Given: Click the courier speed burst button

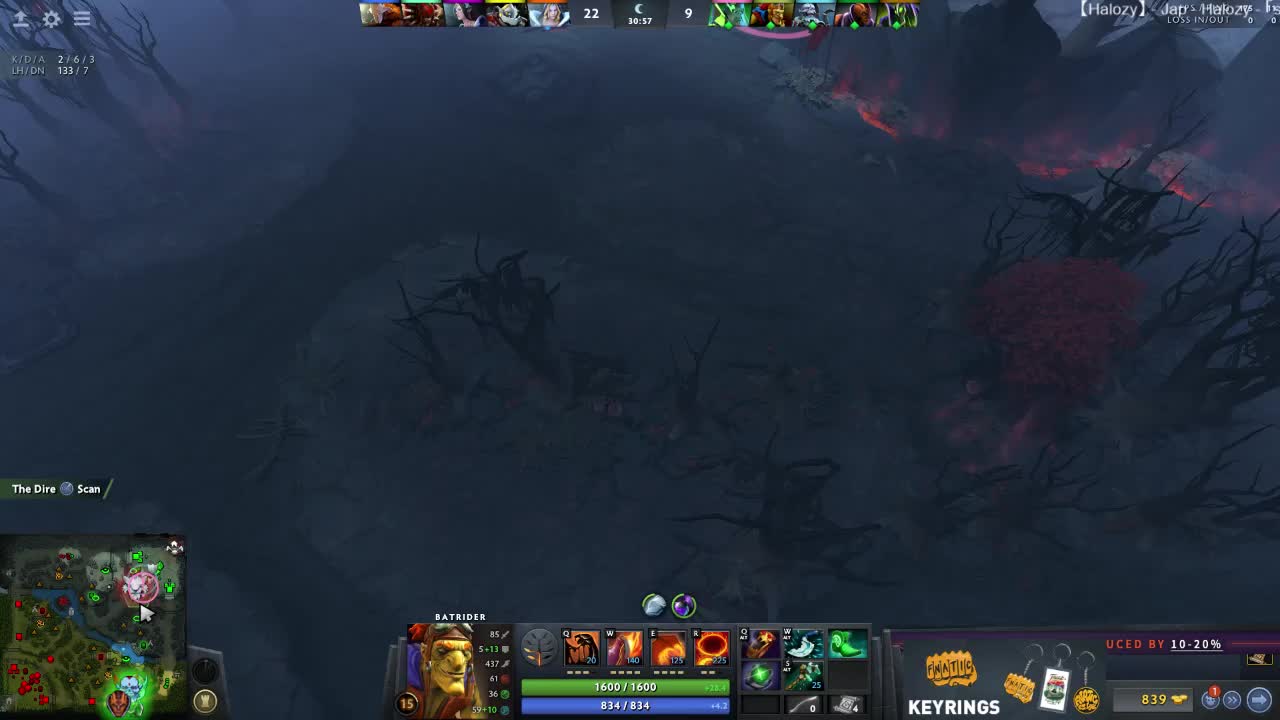Looking at the screenshot, I should click(1232, 700).
